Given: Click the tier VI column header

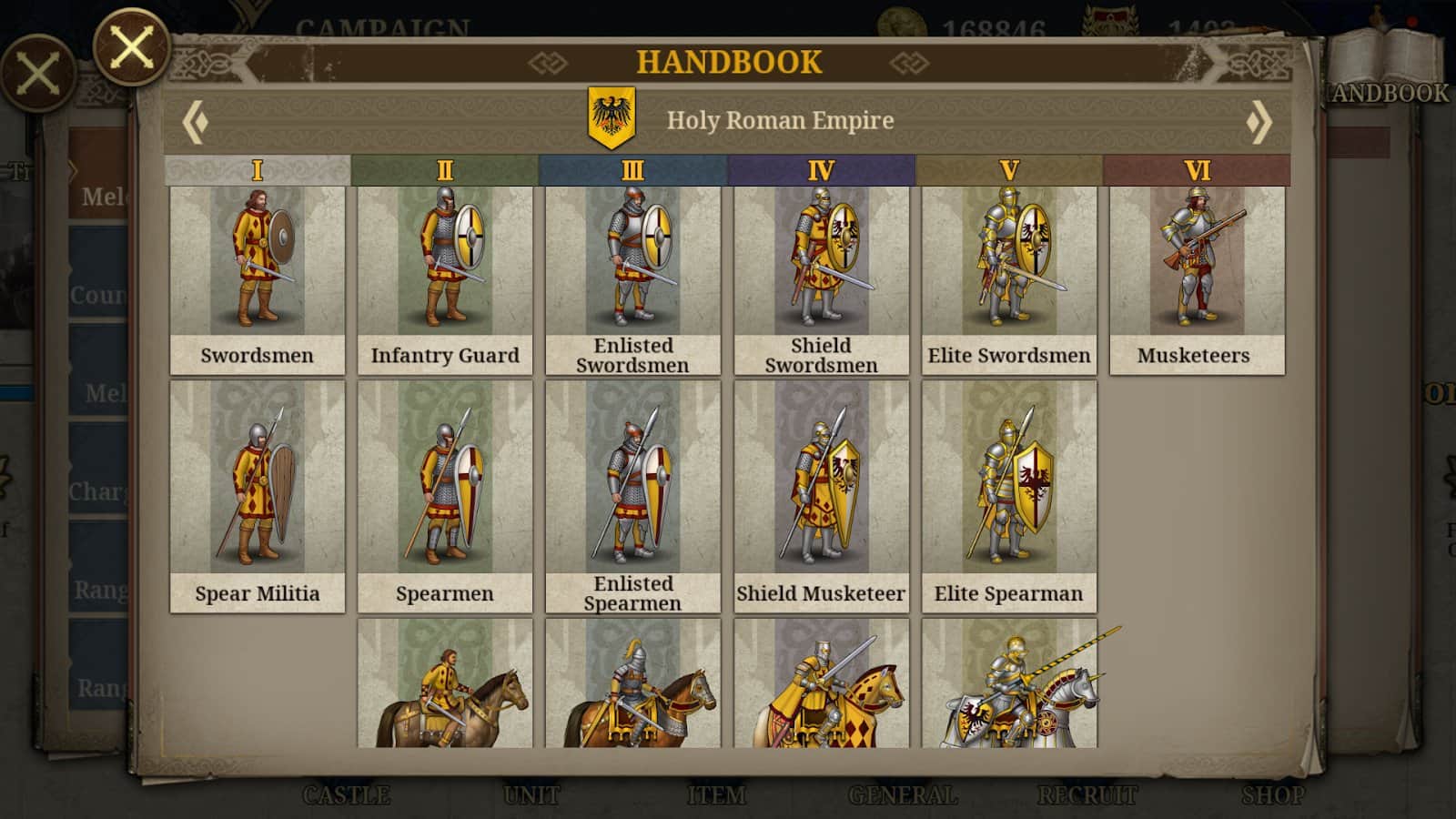Looking at the screenshot, I should point(1197,170).
